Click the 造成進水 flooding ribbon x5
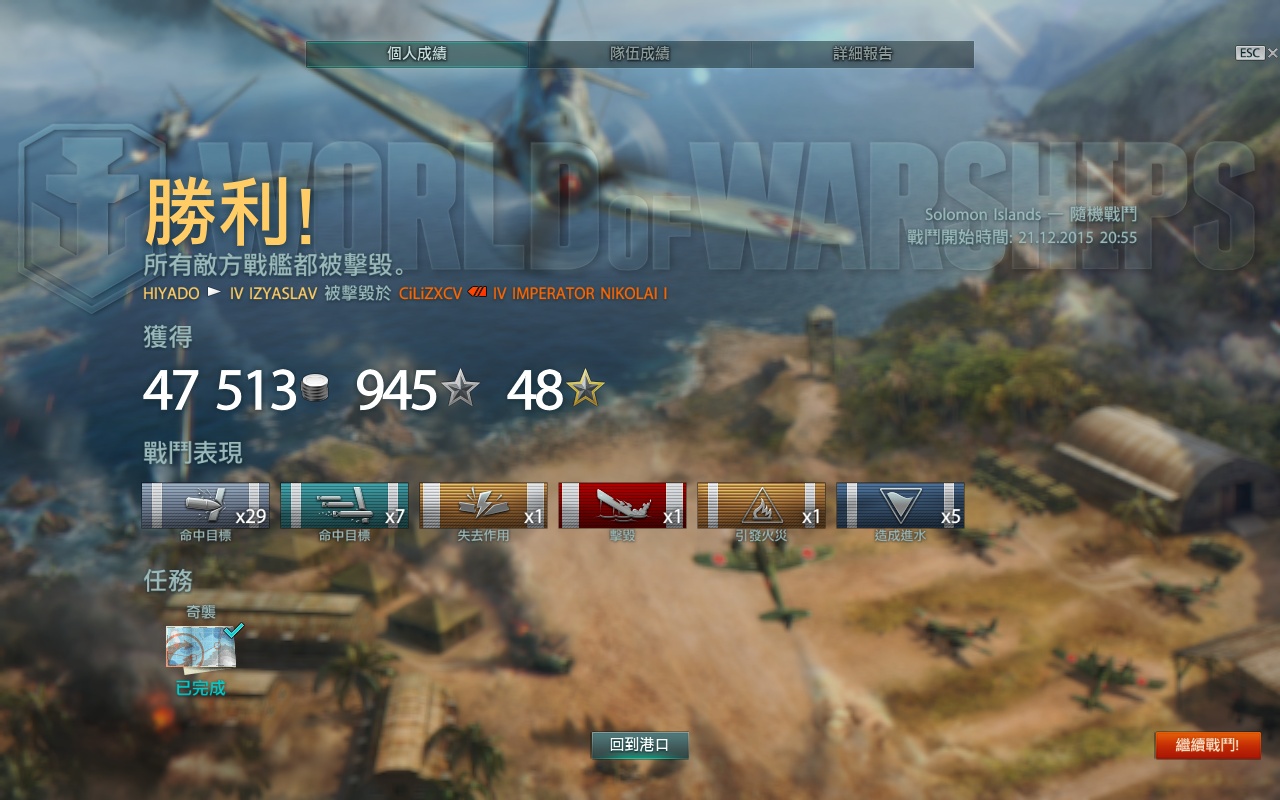 (900, 505)
